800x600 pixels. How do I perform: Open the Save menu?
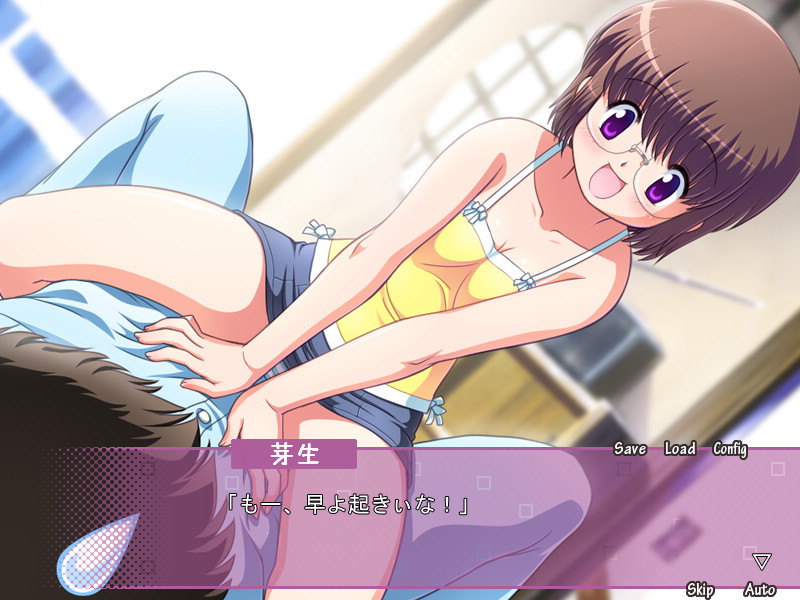[630, 449]
